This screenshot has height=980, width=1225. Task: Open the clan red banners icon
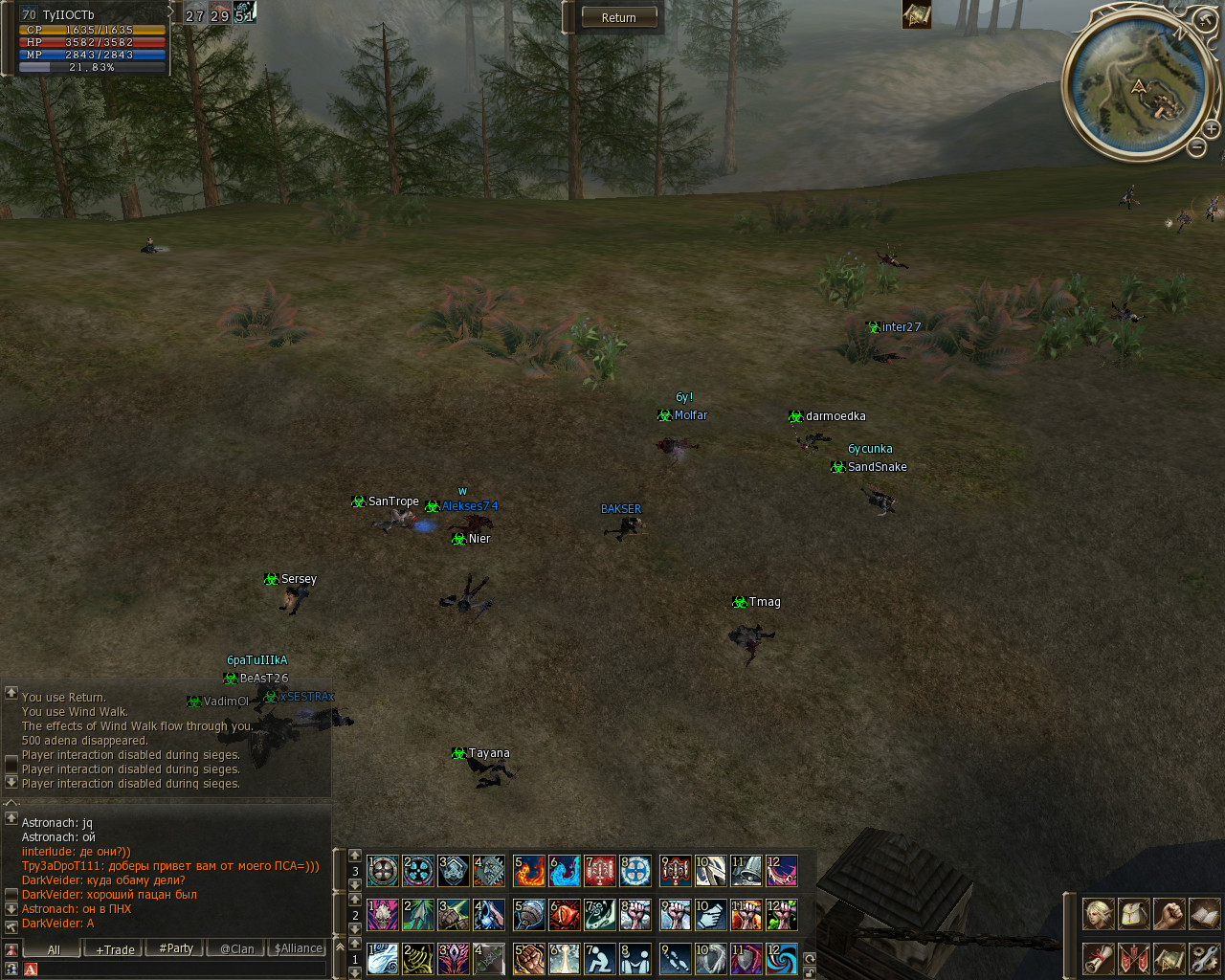pyautogui.click(x=1133, y=958)
